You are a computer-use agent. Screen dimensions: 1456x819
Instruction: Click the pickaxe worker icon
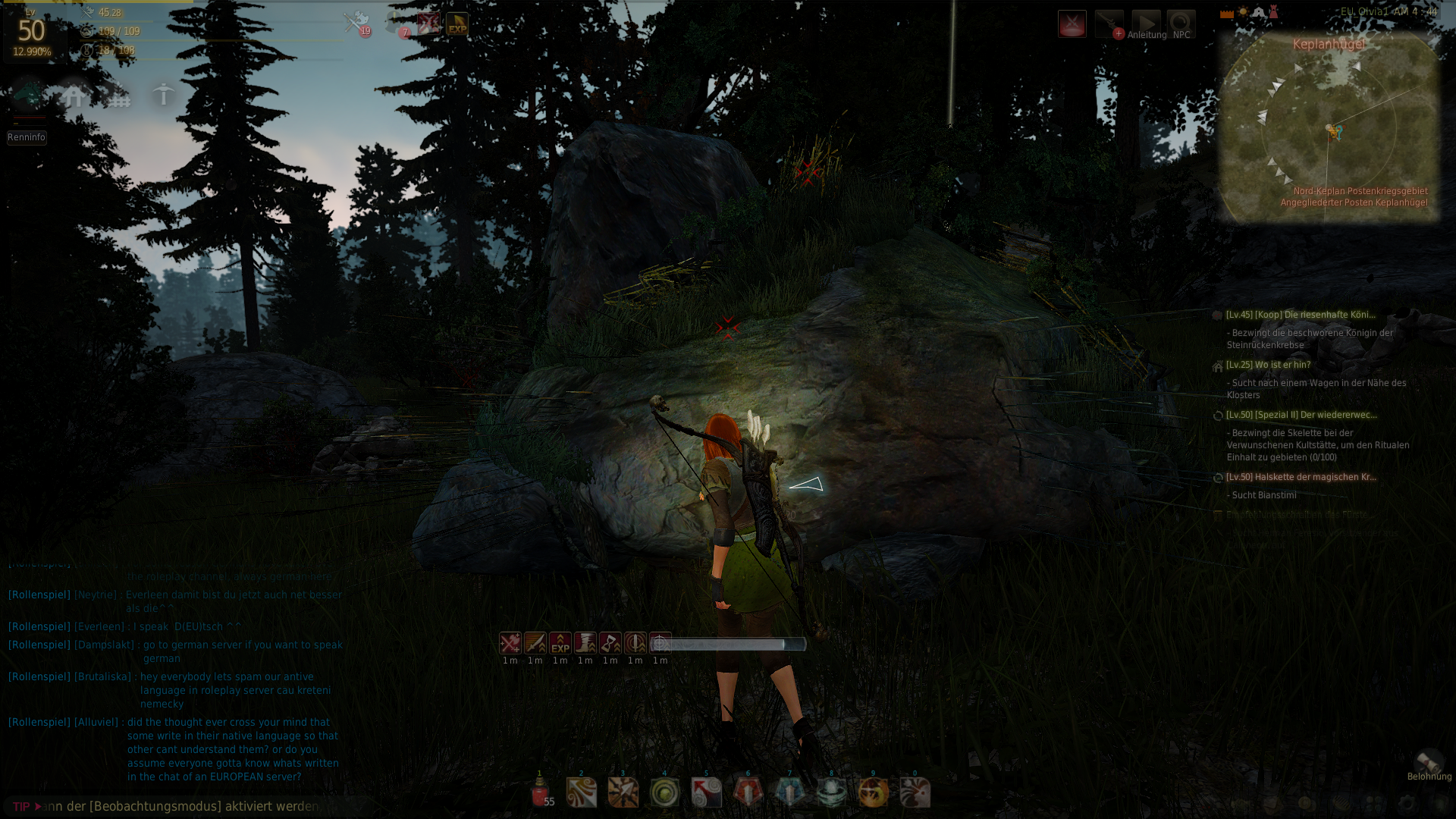coord(163,96)
